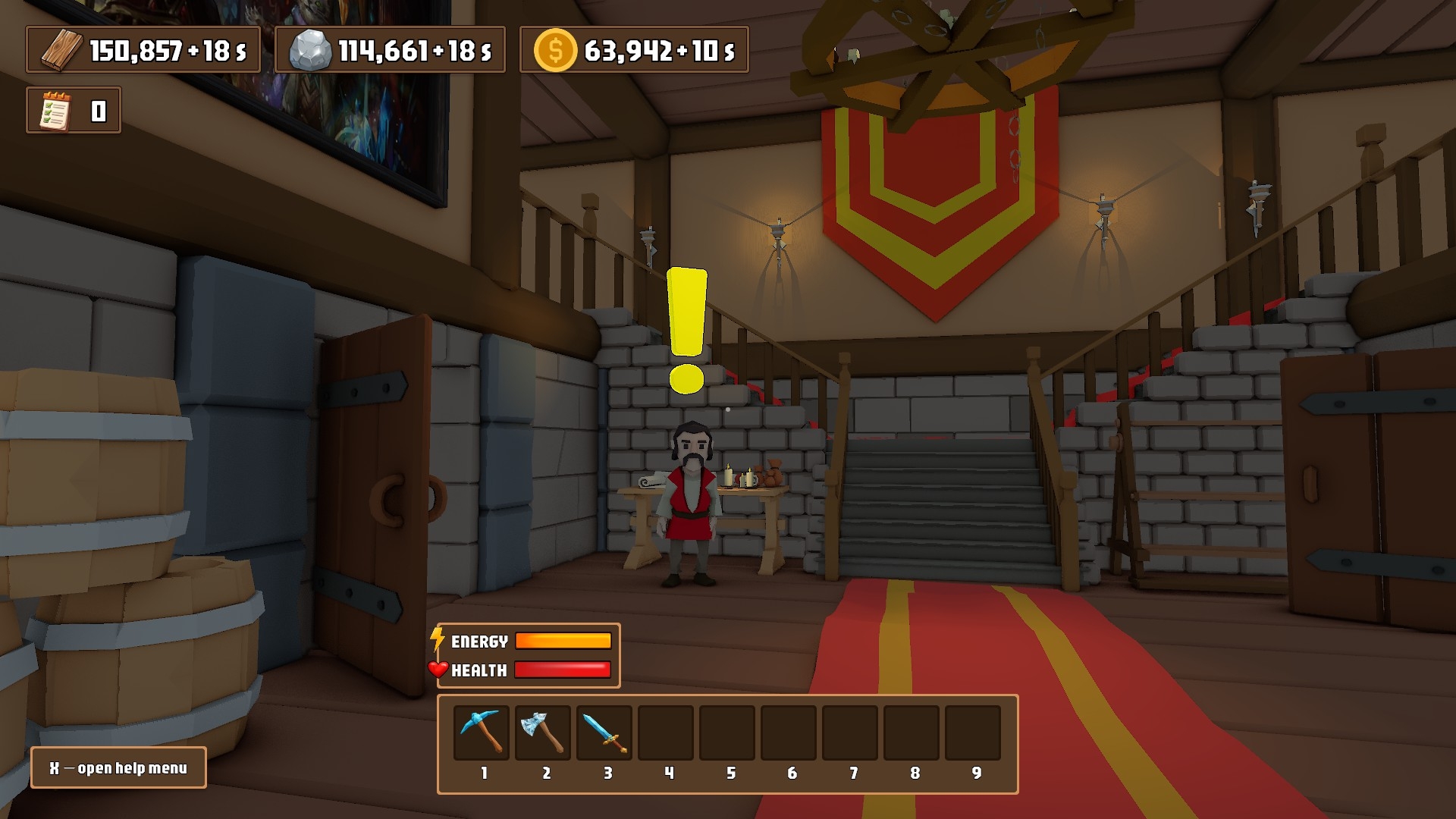Select the axe in hotbar slot 2

543,732
